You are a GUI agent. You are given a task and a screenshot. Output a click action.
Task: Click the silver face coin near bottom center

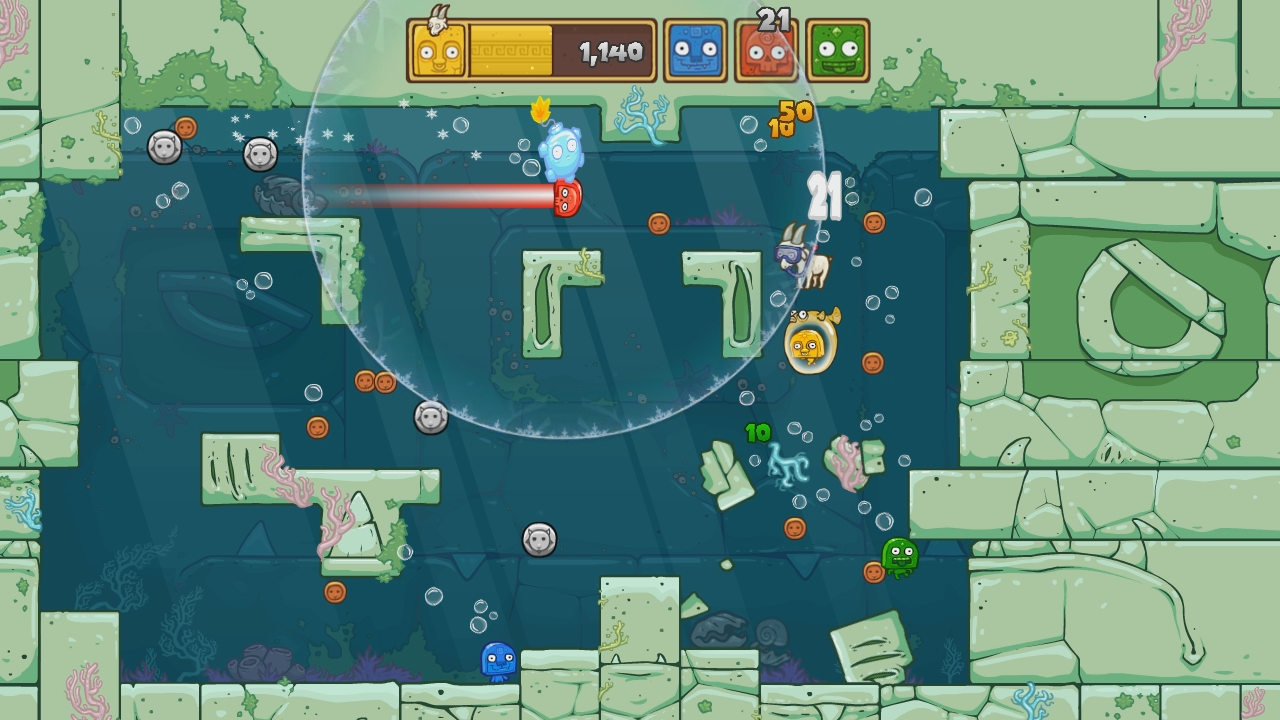(x=539, y=541)
